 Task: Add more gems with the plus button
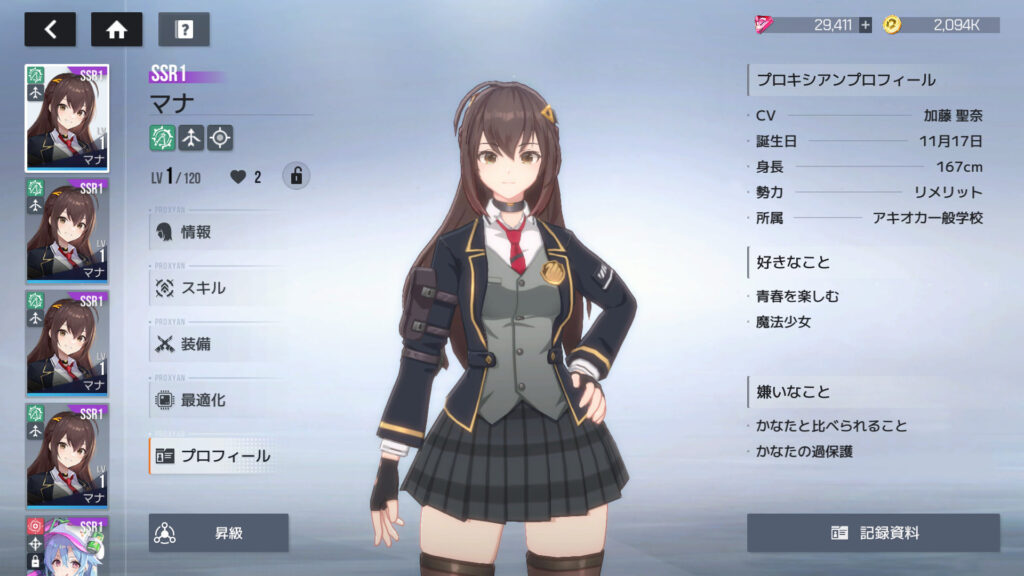click(x=865, y=25)
